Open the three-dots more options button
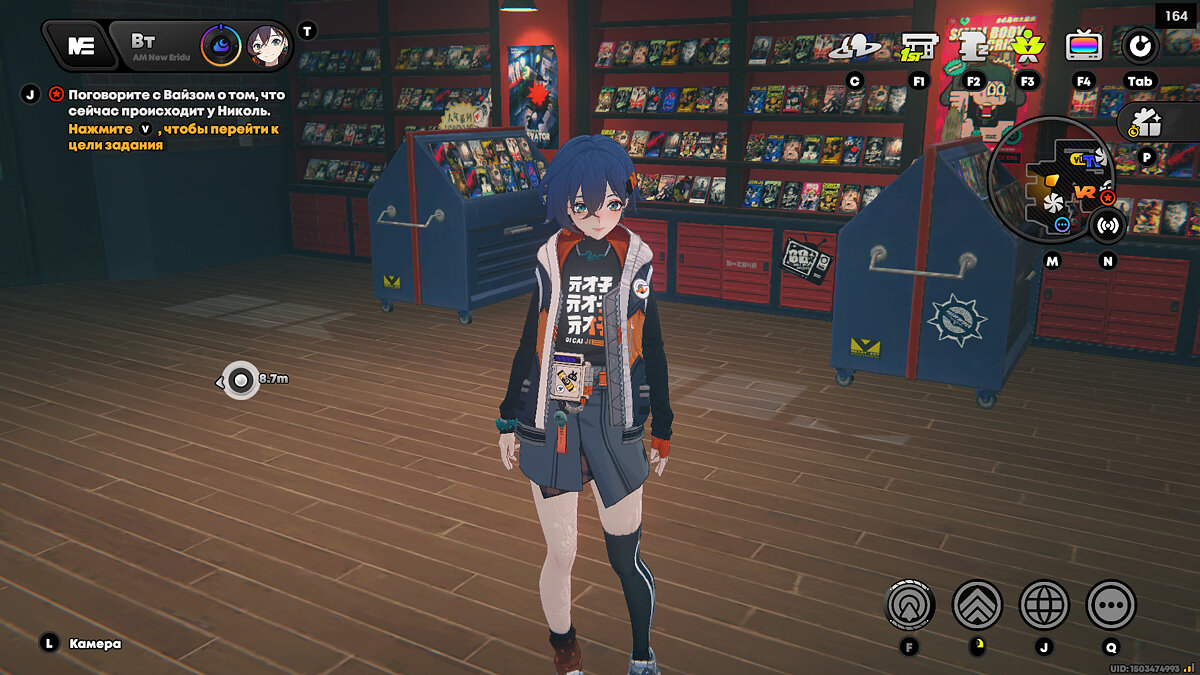 [1111, 604]
